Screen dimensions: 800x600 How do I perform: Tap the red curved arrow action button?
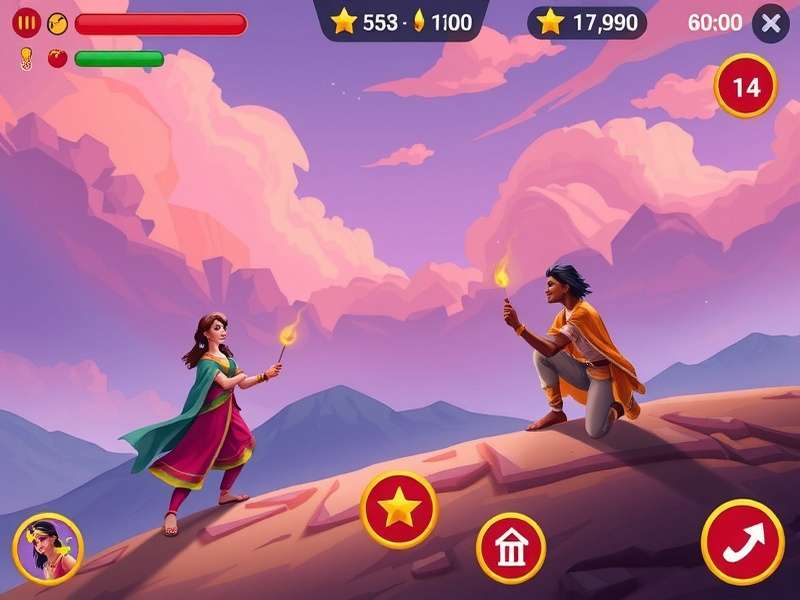[742, 542]
